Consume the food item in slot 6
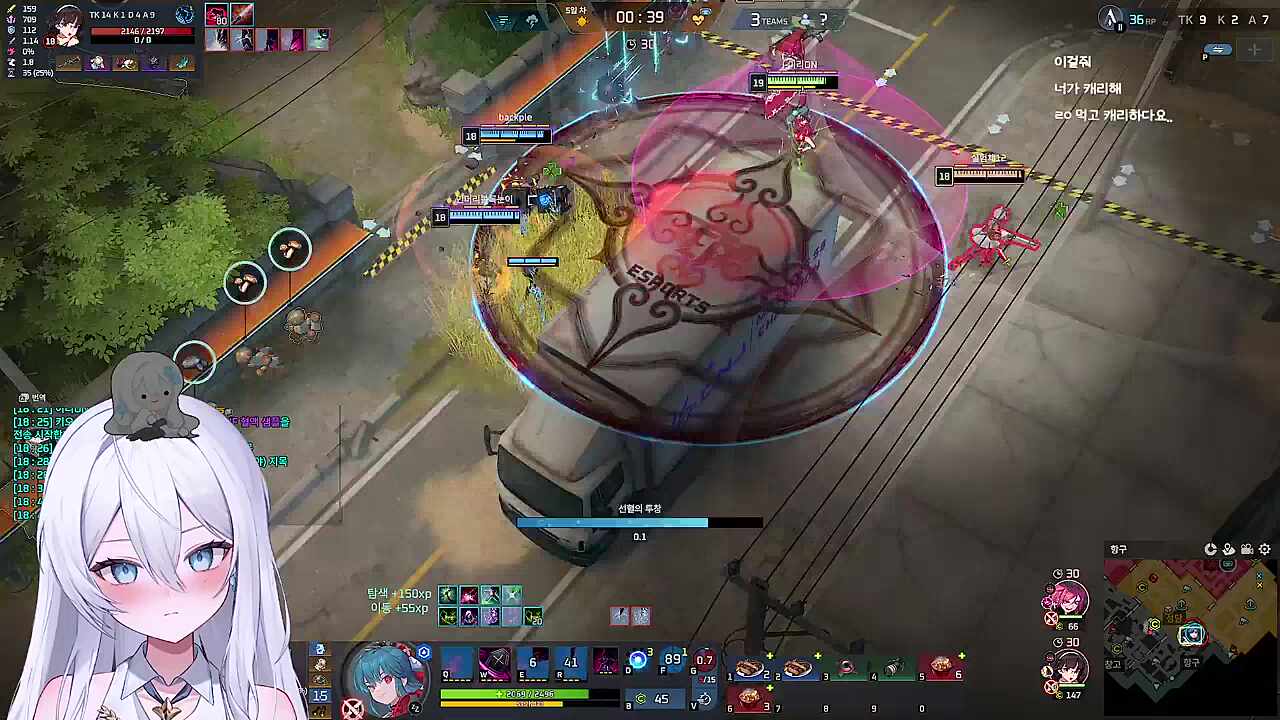 click(x=751, y=697)
